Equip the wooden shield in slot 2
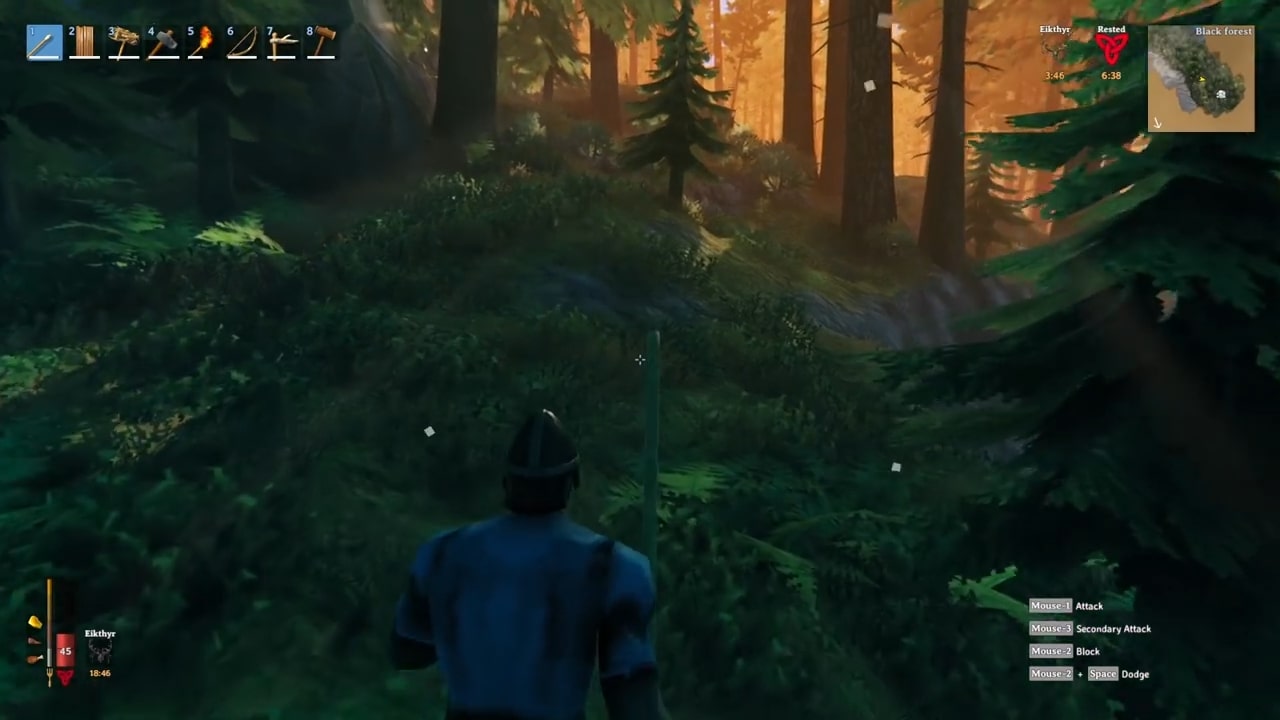The width and height of the screenshot is (1280, 720). click(x=84, y=43)
